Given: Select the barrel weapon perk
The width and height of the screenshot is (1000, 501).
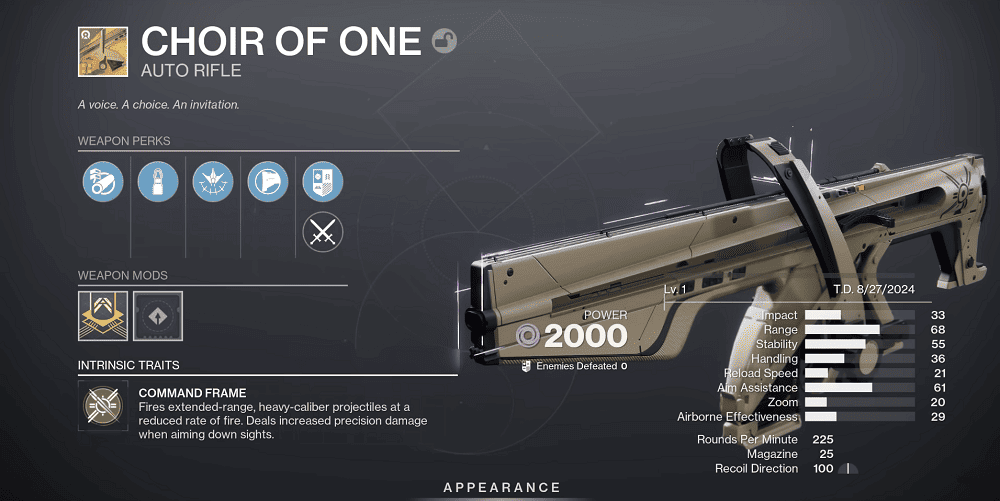Looking at the screenshot, I should coord(103,182).
